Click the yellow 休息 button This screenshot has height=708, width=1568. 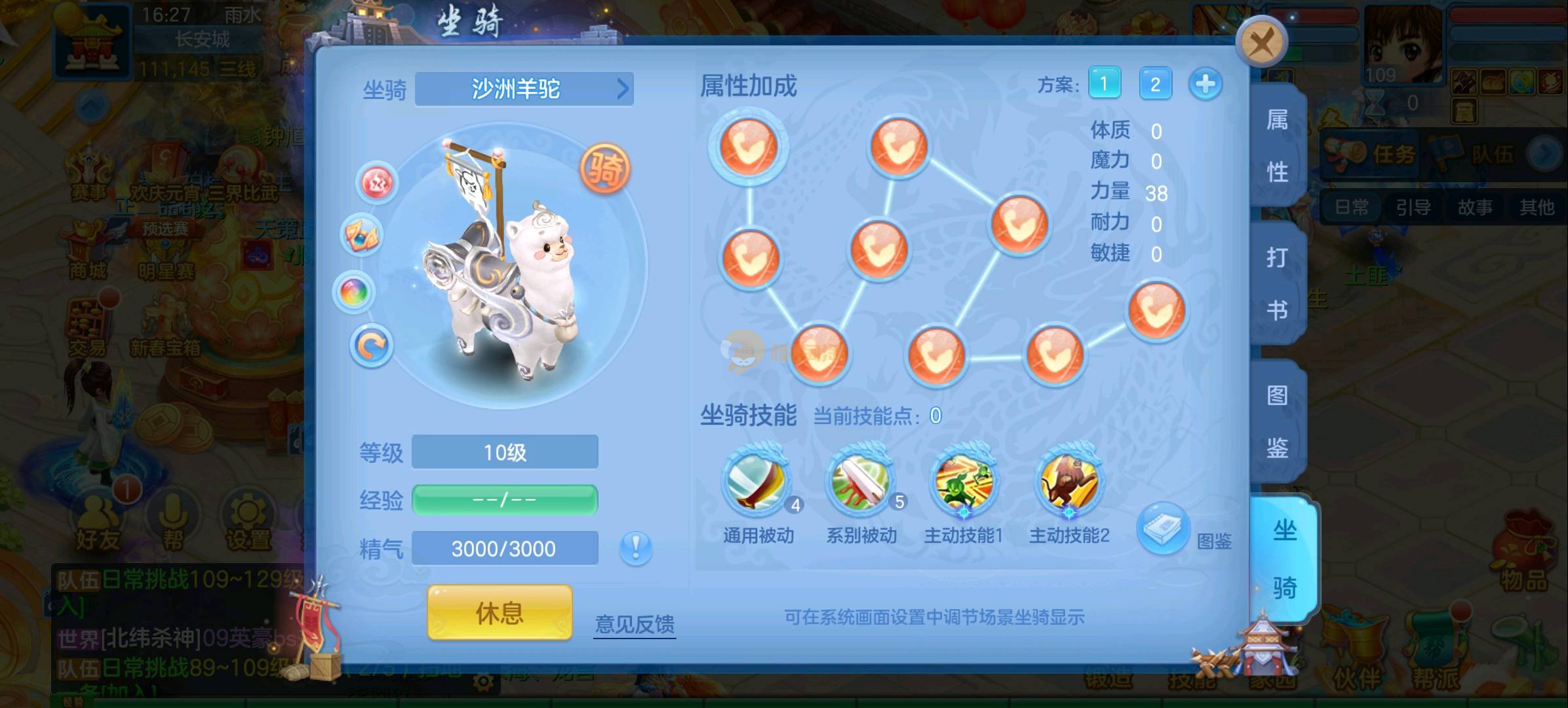click(500, 613)
